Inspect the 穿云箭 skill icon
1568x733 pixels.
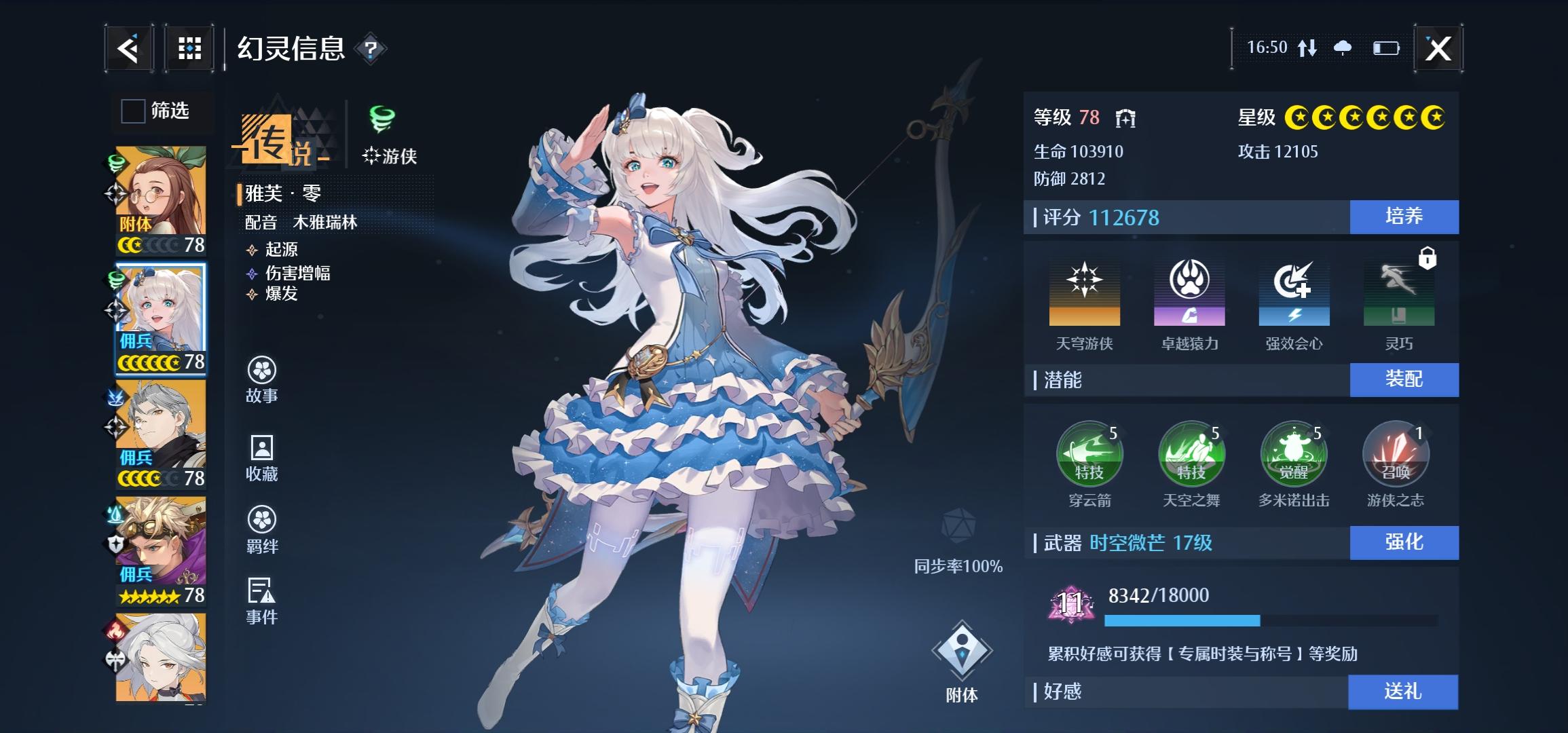1089,455
